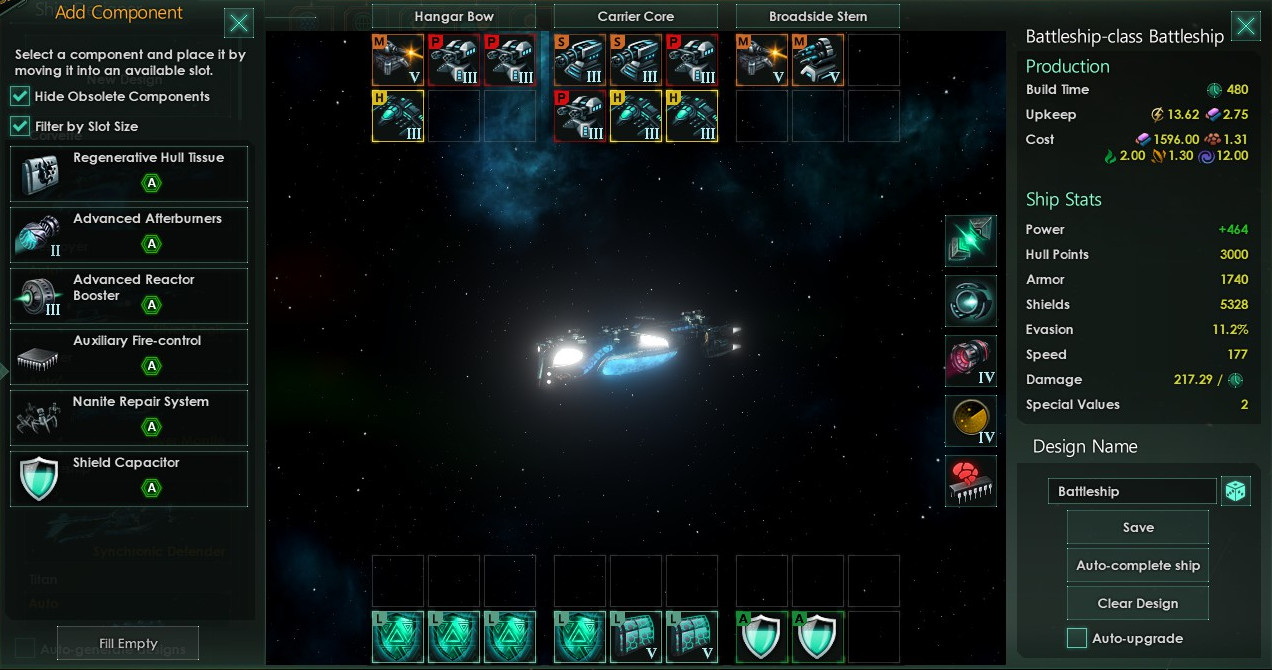
Task: Select the Shield Capacitor component
Action: pyautogui.click(x=129, y=478)
